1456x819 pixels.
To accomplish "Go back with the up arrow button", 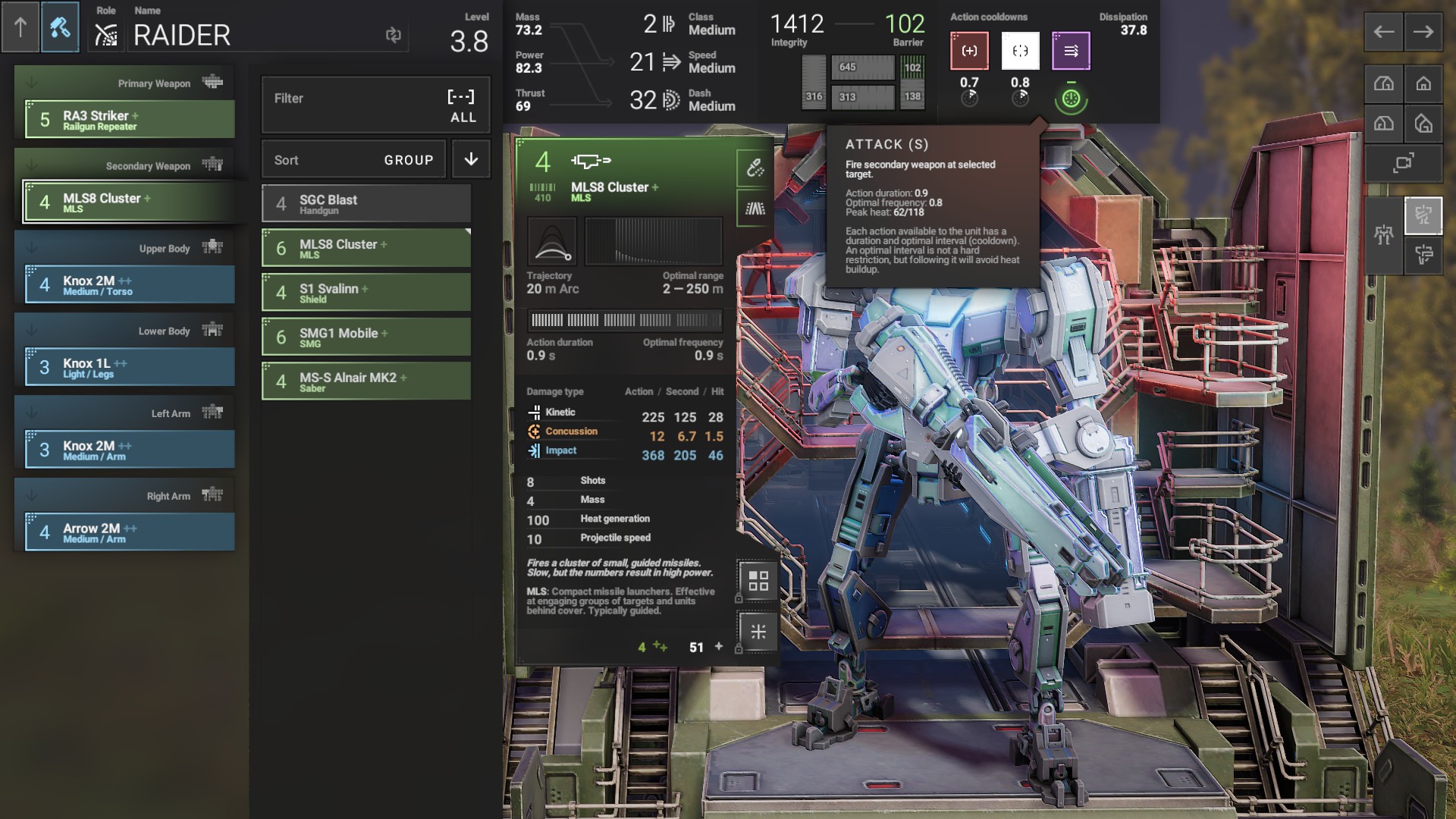I will click(x=20, y=28).
